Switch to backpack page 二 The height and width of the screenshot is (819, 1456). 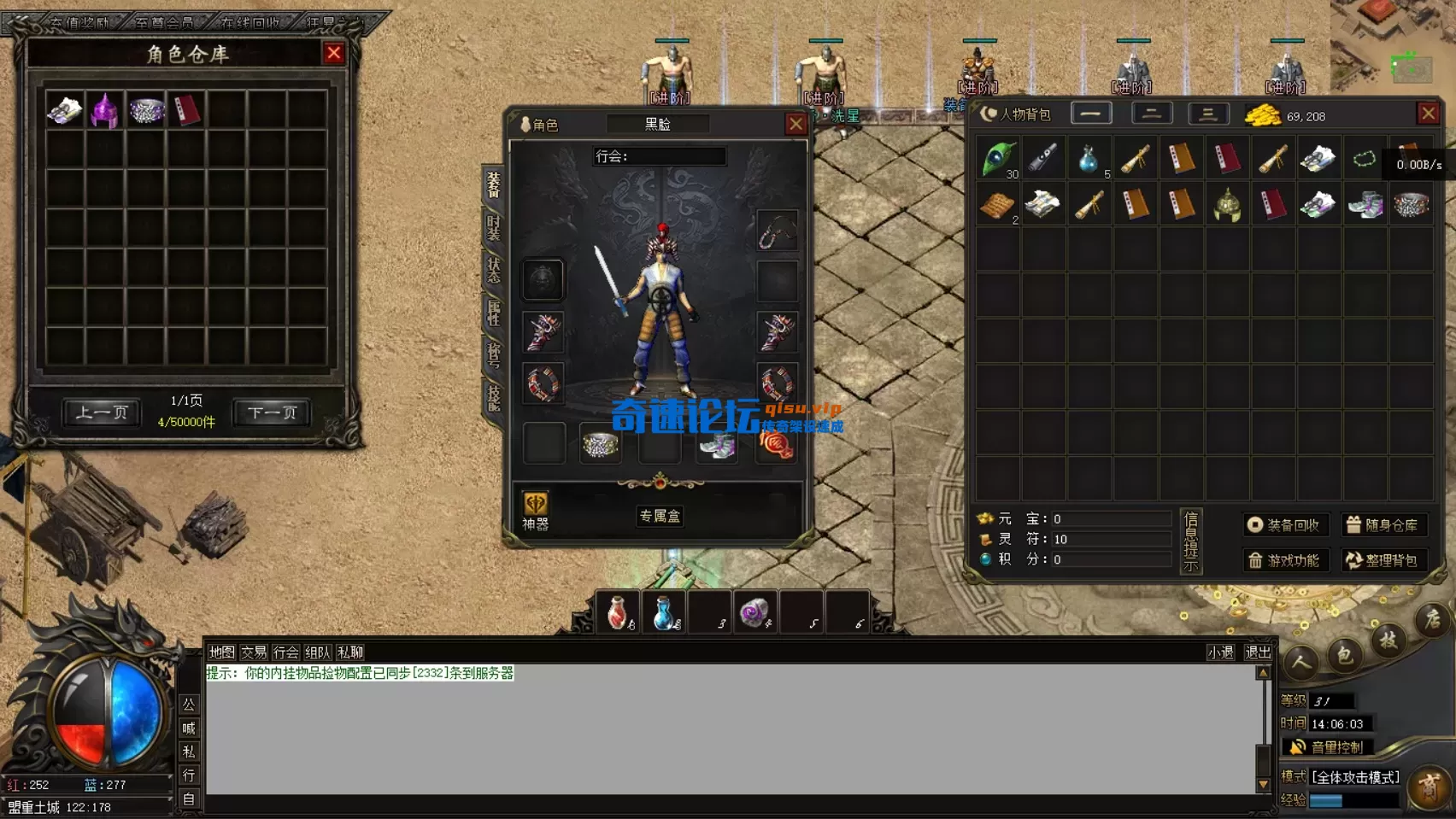pyautogui.click(x=1151, y=114)
